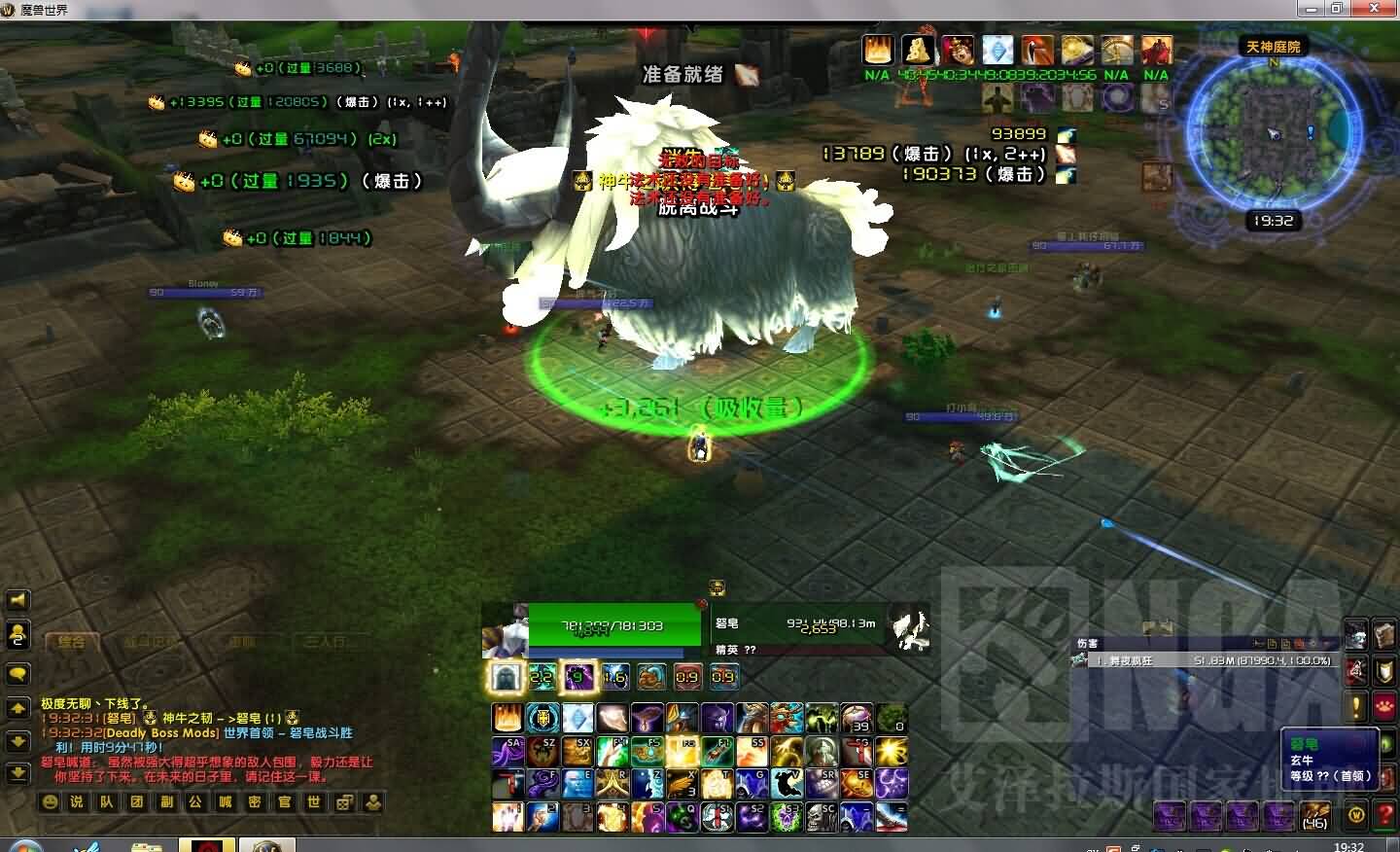Click the green player health bar

click(x=612, y=626)
